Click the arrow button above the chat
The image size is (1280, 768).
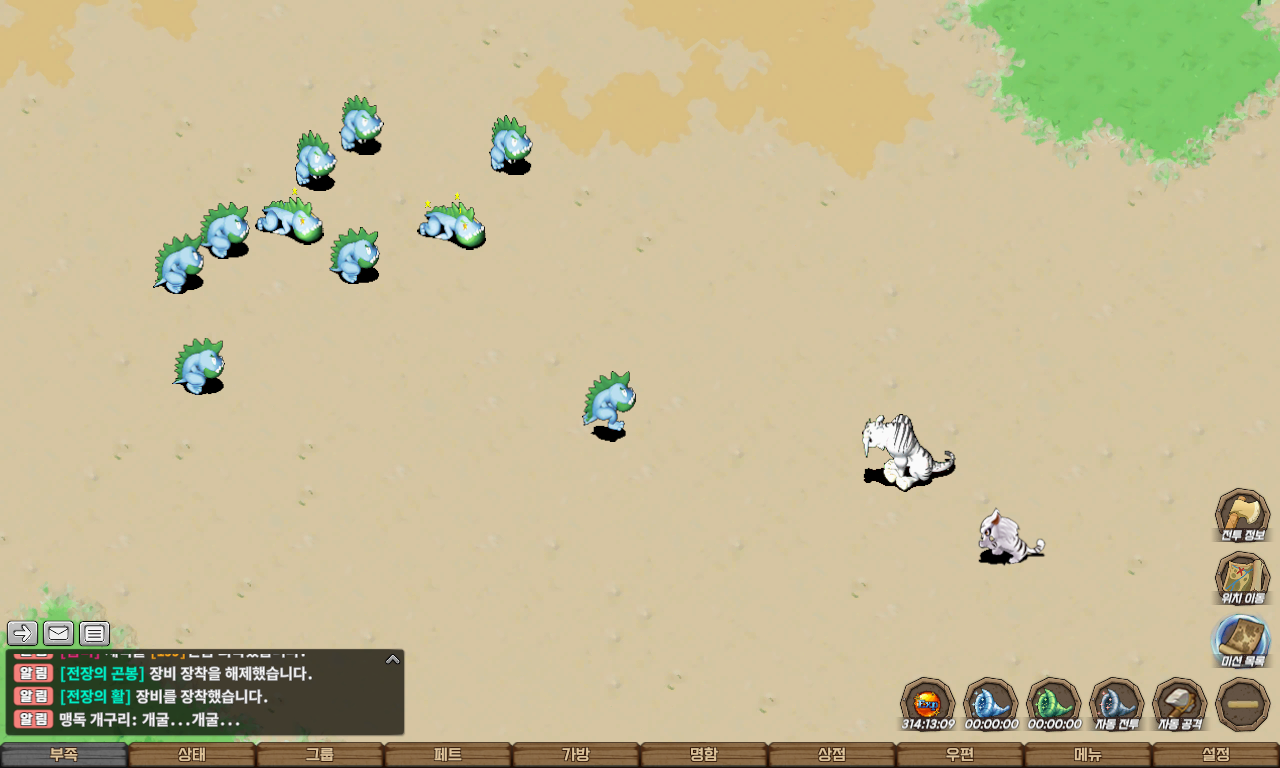click(x=23, y=633)
